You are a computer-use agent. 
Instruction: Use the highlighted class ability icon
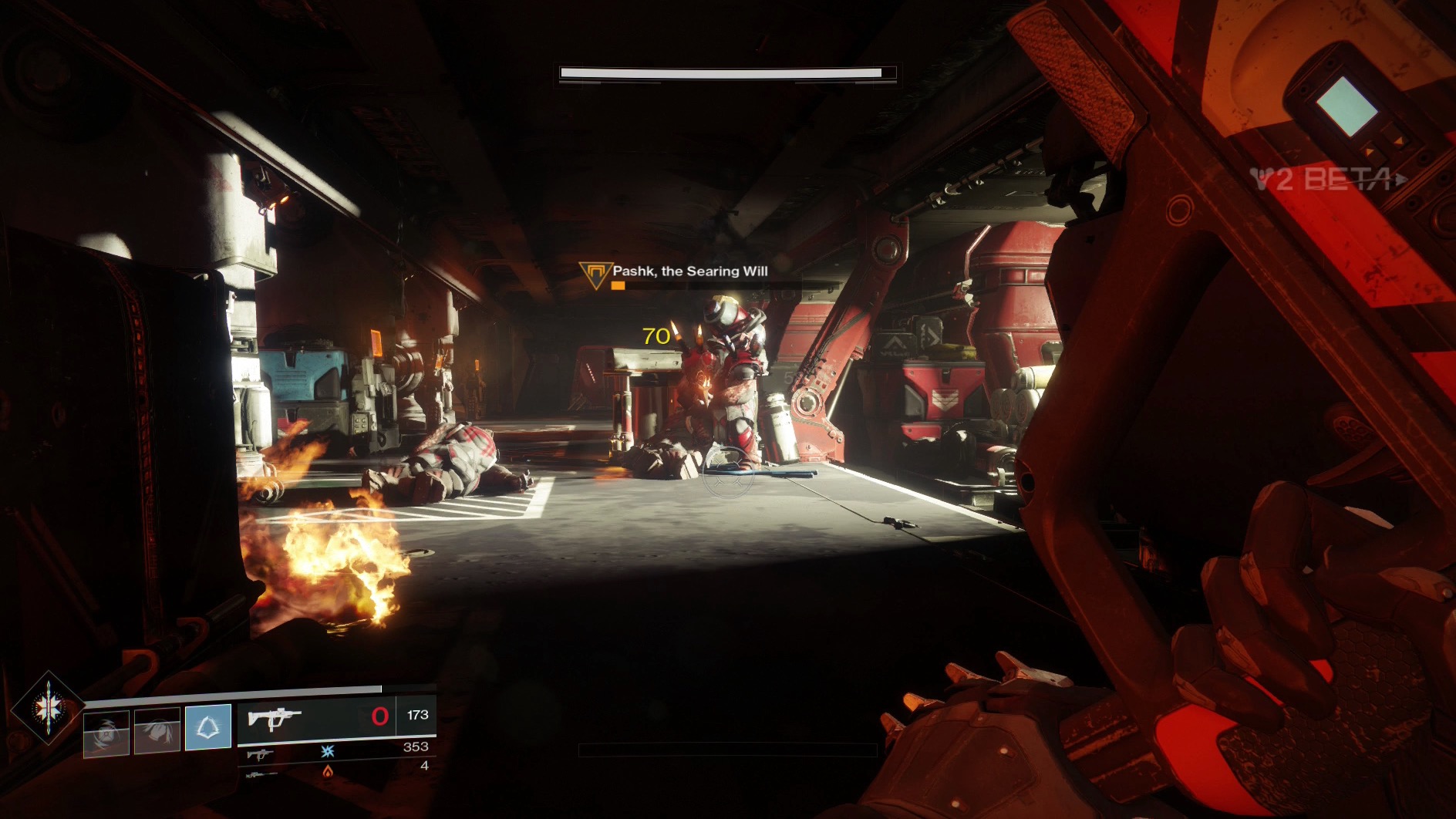click(208, 727)
